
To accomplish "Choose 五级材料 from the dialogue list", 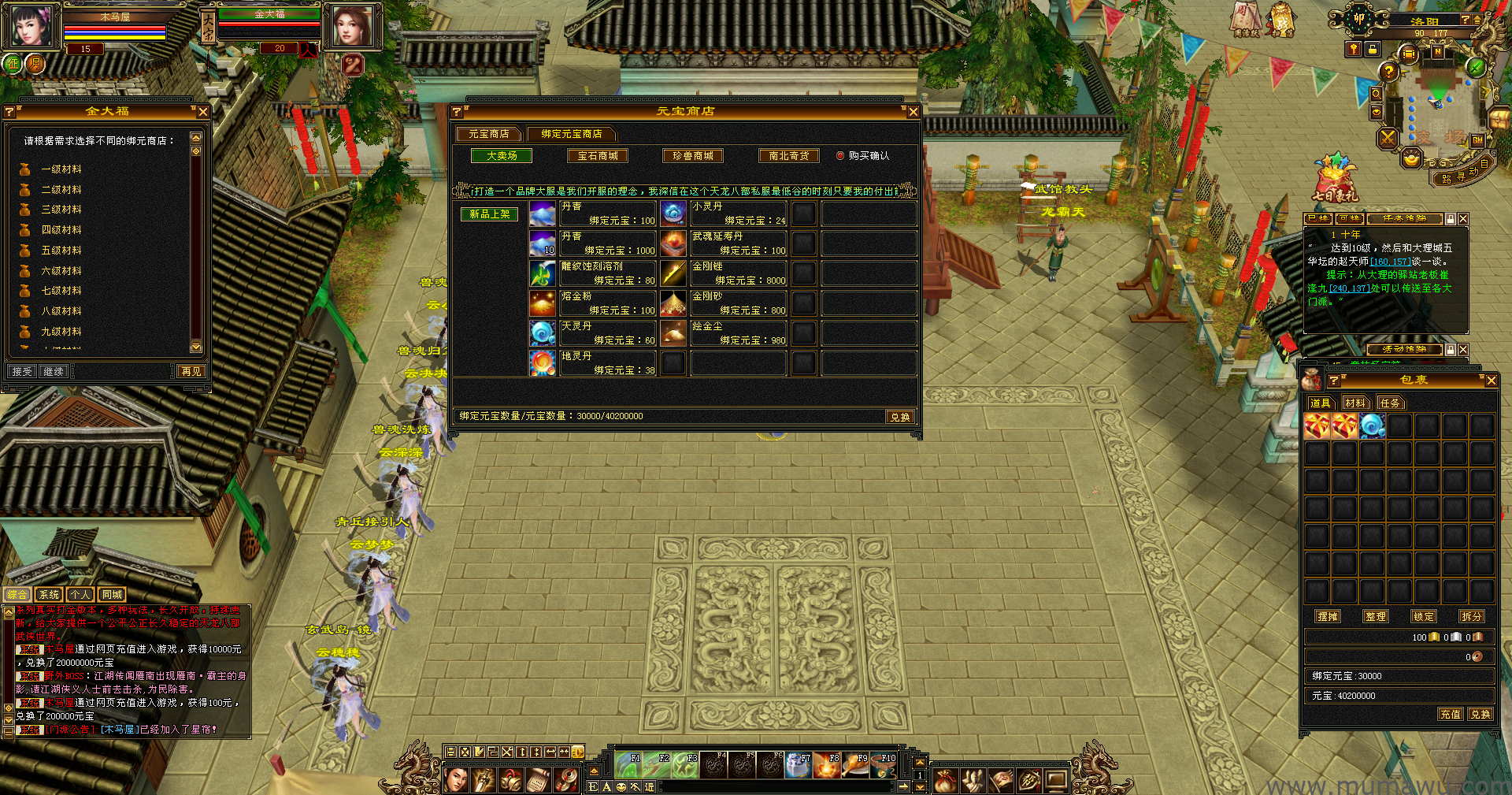I will [x=61, y=251].
